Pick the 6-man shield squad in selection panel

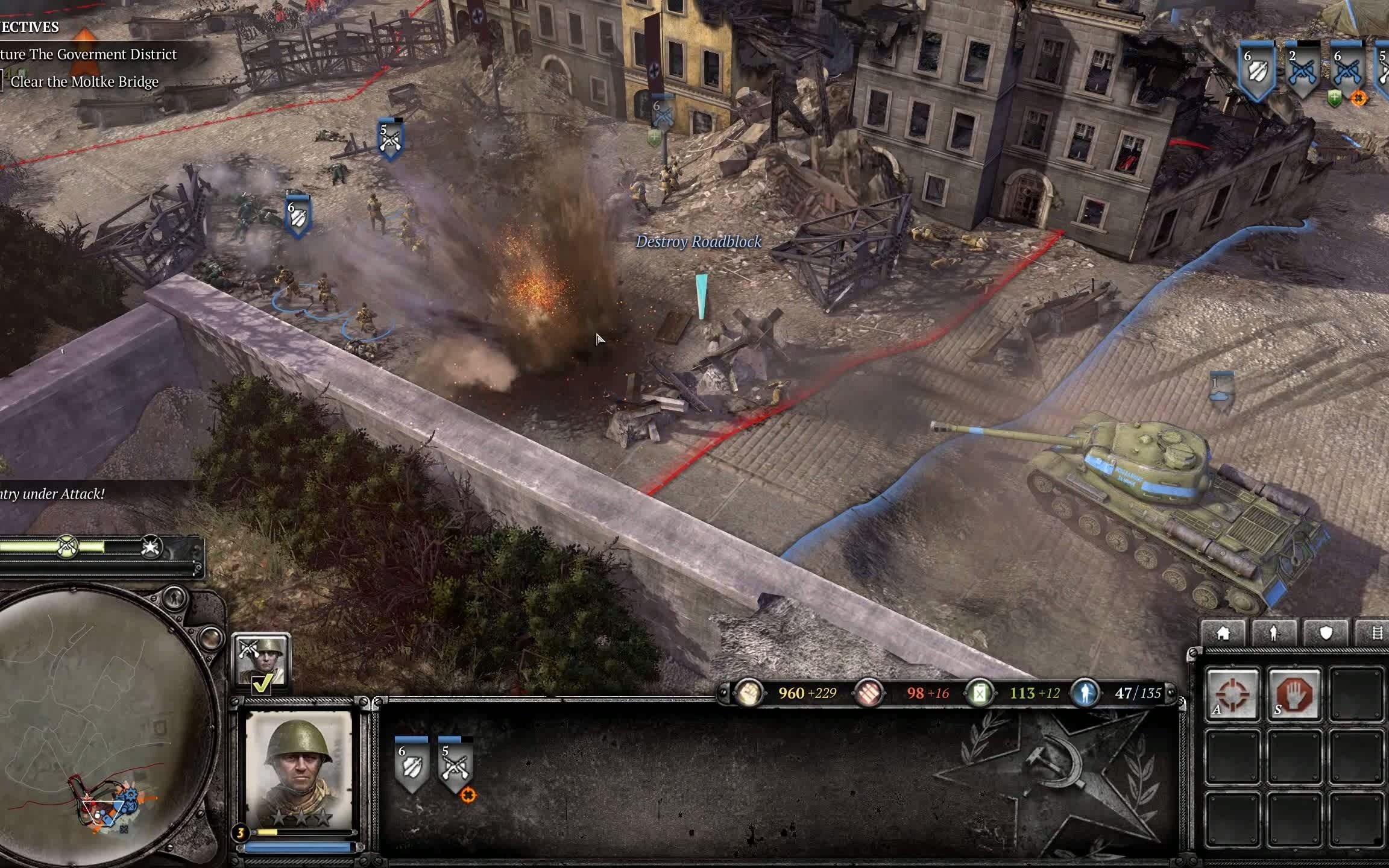(411, 764)
